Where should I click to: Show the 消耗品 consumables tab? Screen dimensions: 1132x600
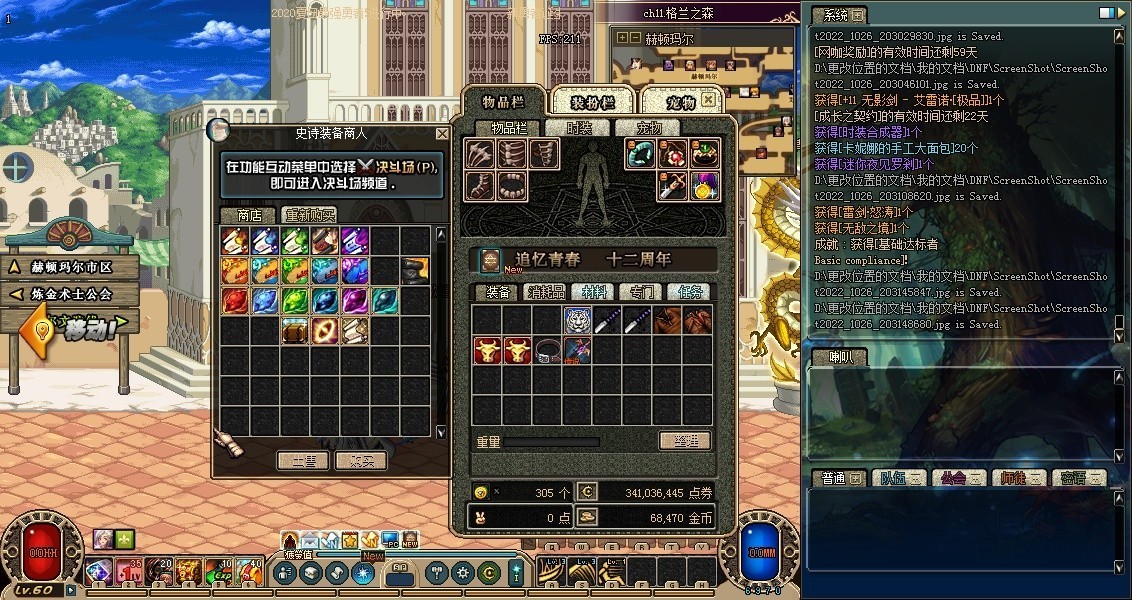tap(547, 292)
